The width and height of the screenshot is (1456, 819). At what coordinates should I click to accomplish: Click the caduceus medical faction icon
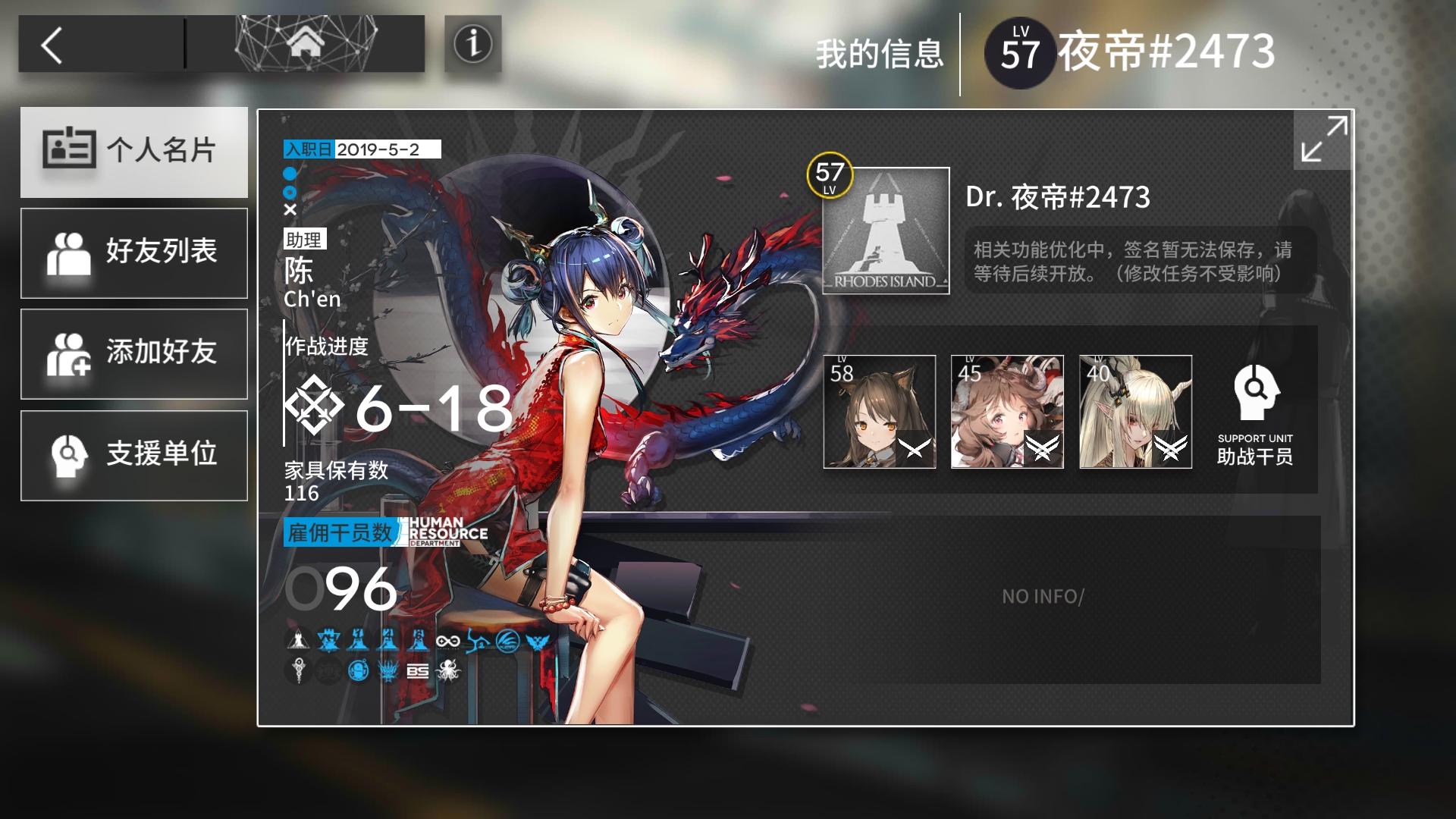298,670
